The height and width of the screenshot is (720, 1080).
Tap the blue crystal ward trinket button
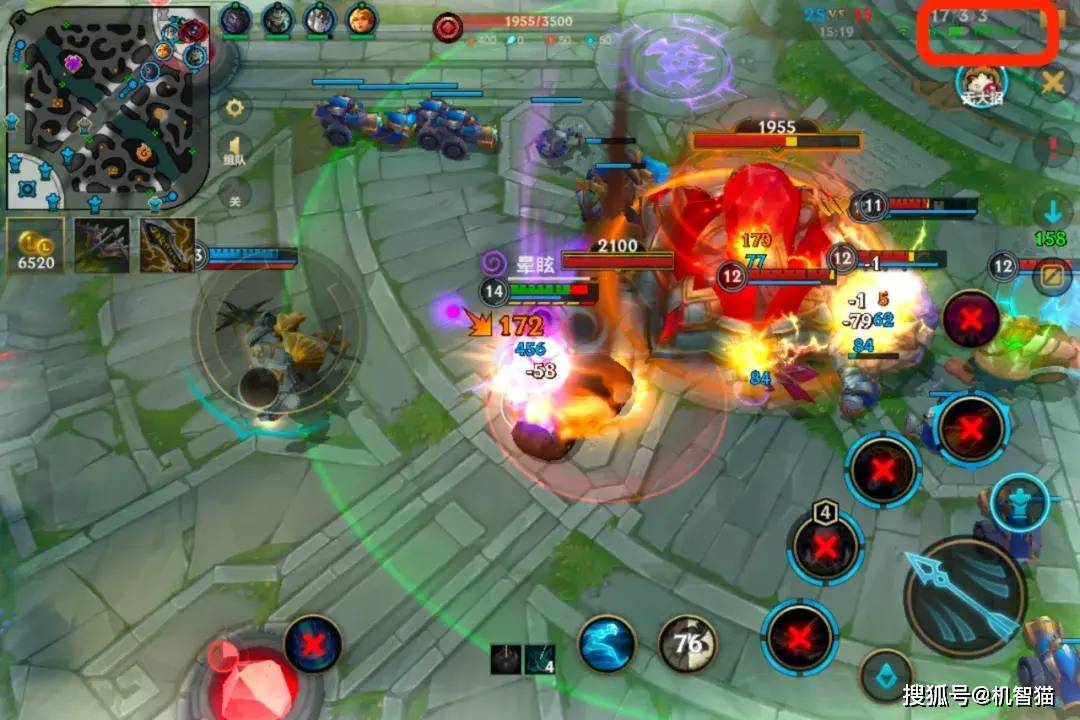[x=886, y=675]
